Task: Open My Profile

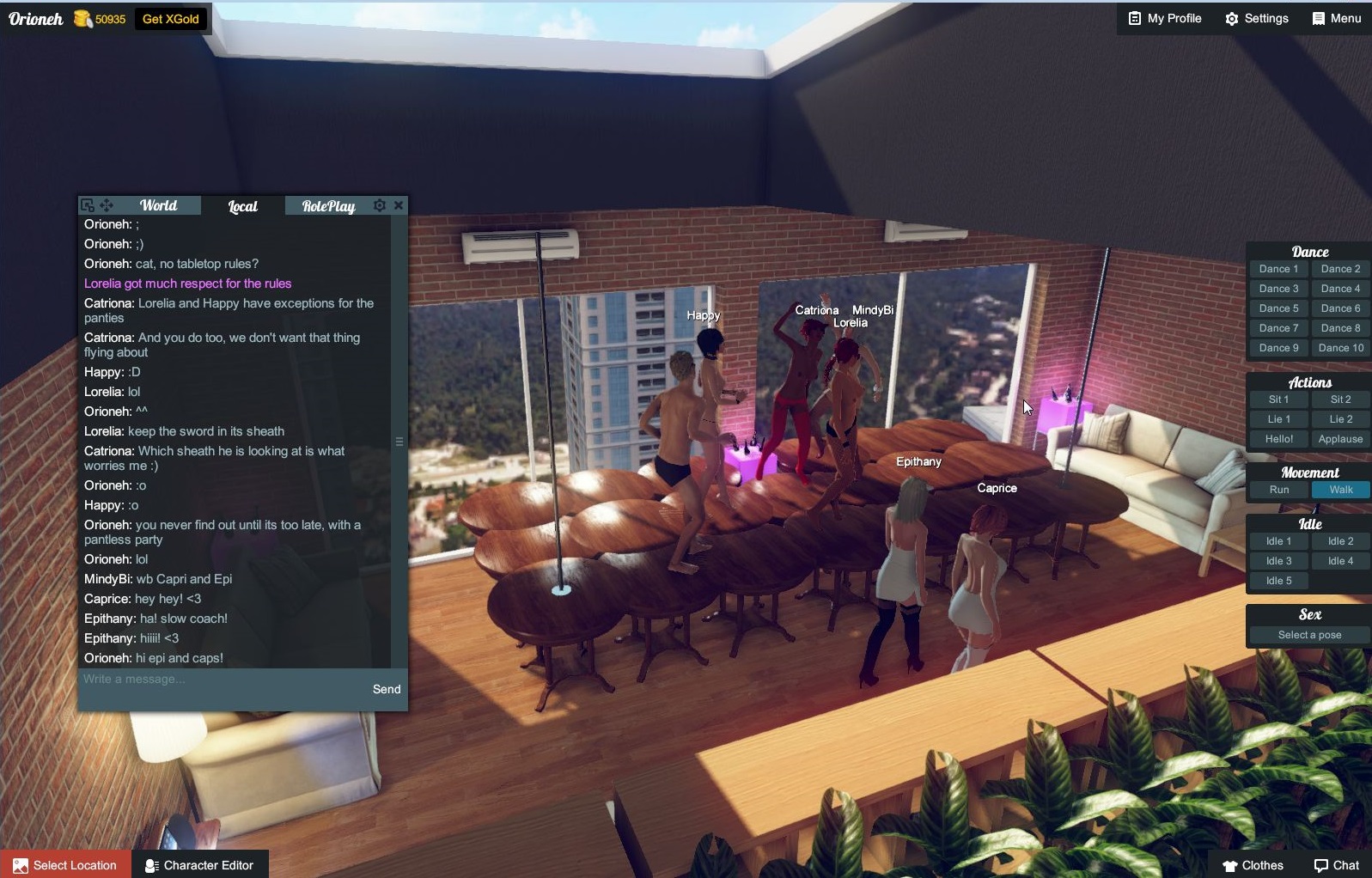Action: (1164, 18)
